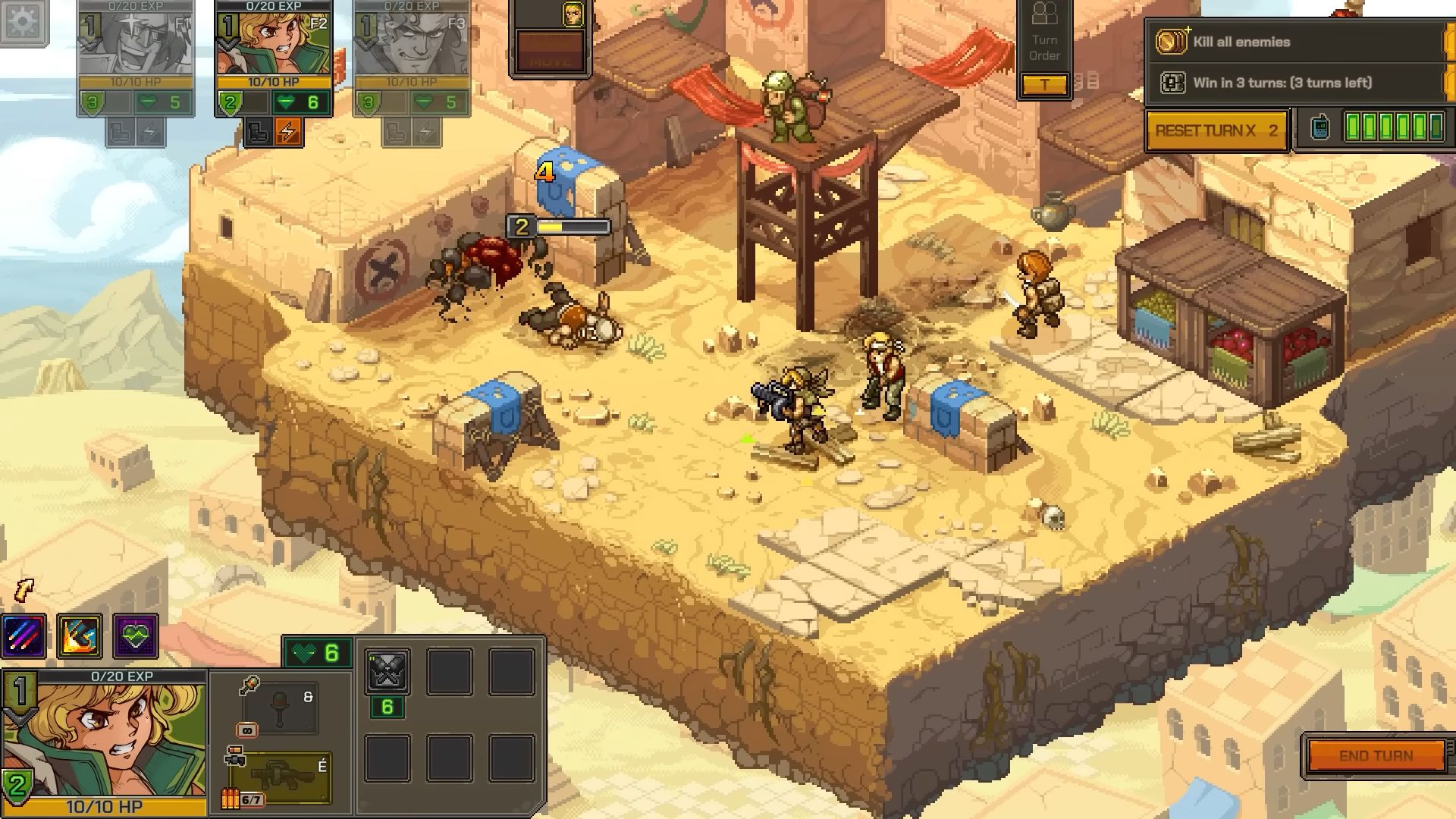Click the Reset Turn button
Viewport: 1456px width, 819px height.
(x=1216, y=130)
